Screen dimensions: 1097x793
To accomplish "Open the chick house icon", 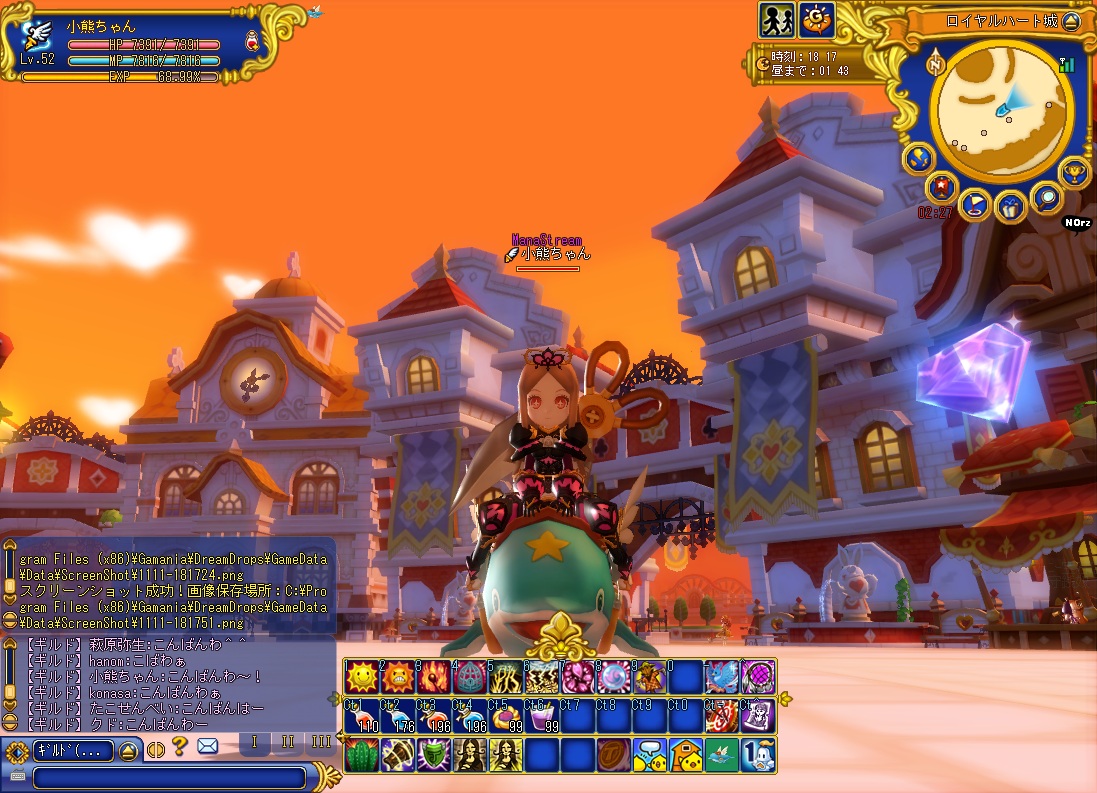I will 685,755.
